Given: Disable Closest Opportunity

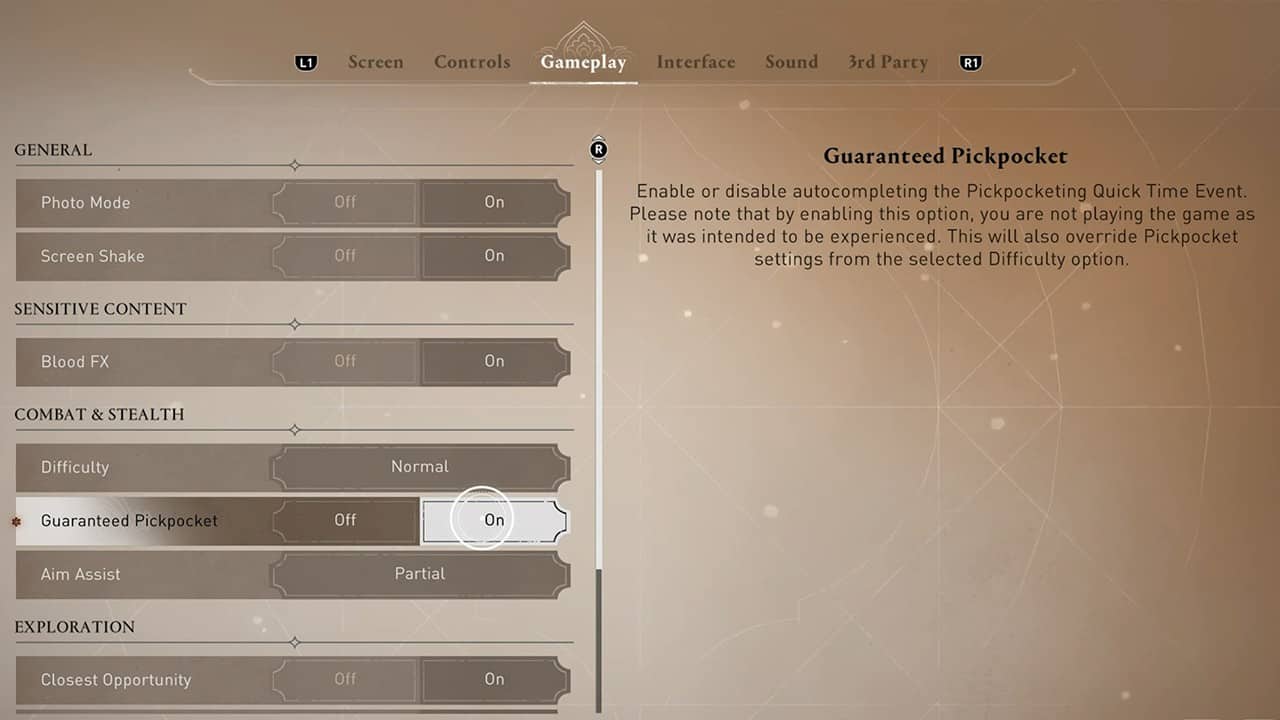Looking at the screenshot, I should click(345, 680).
